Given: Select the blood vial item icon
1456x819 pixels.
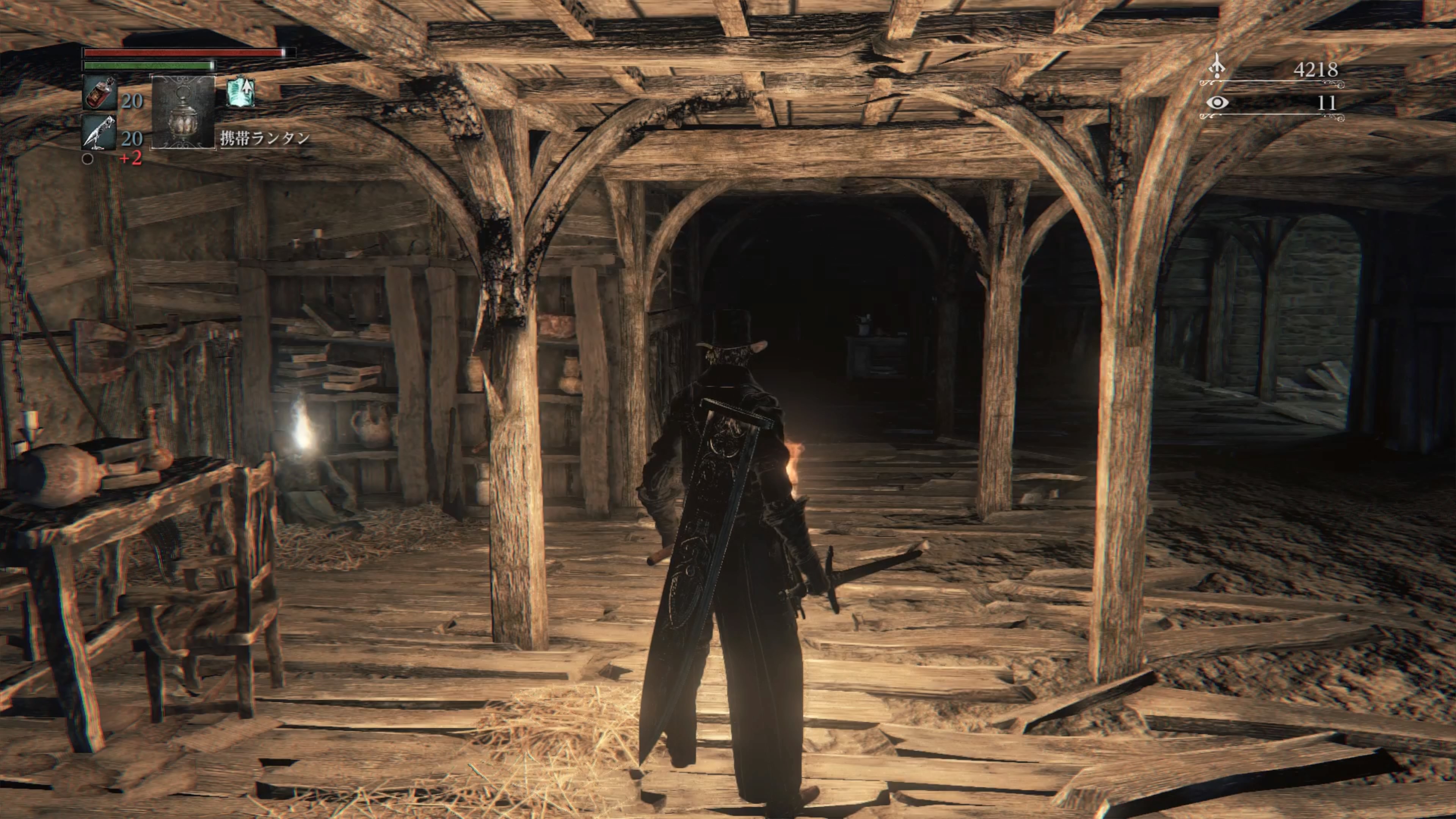Looking at the screenshot, I should click(100, 93).
